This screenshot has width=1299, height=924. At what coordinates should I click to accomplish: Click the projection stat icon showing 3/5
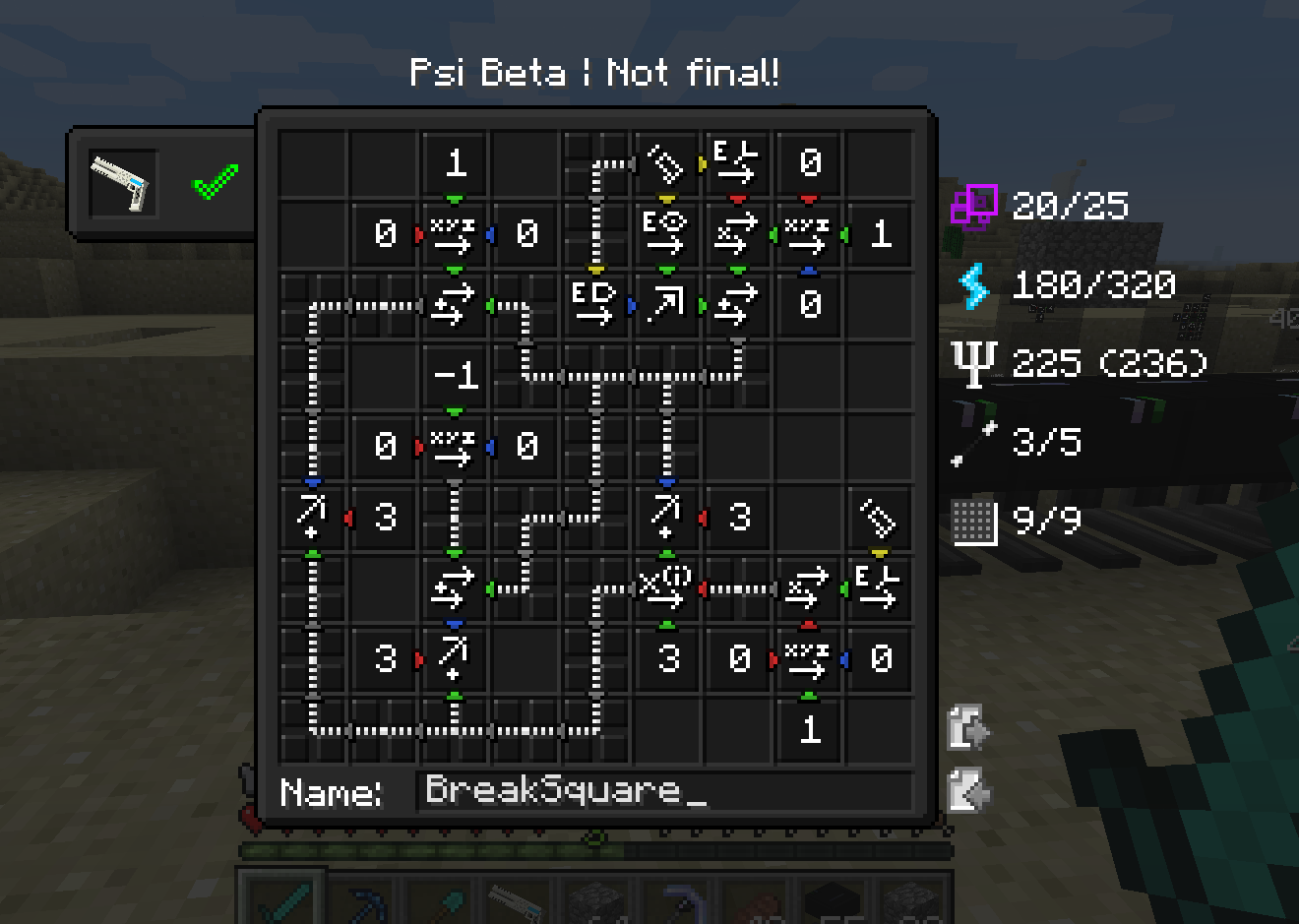[972, 442]
